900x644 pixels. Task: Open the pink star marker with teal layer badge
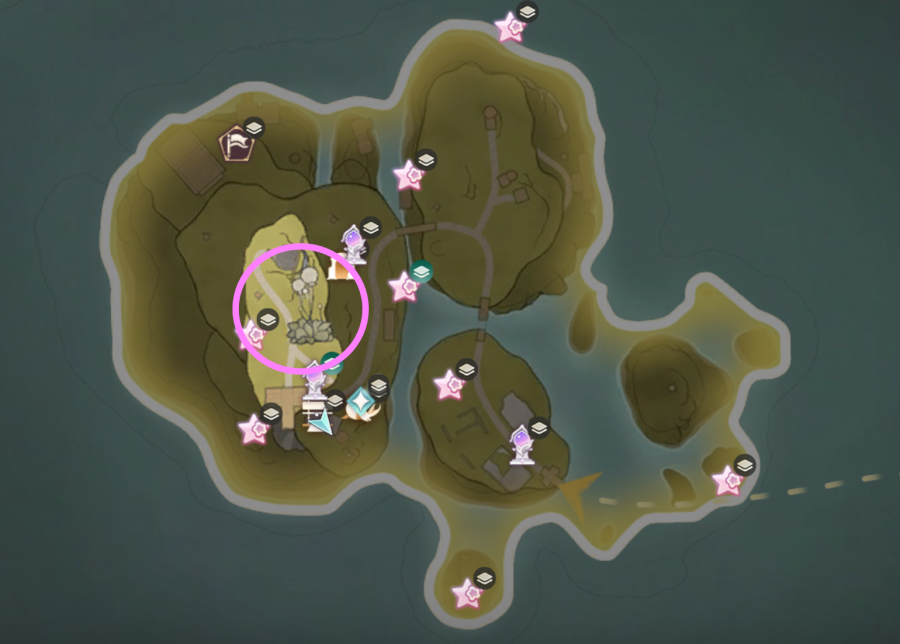tap(405, 287)
